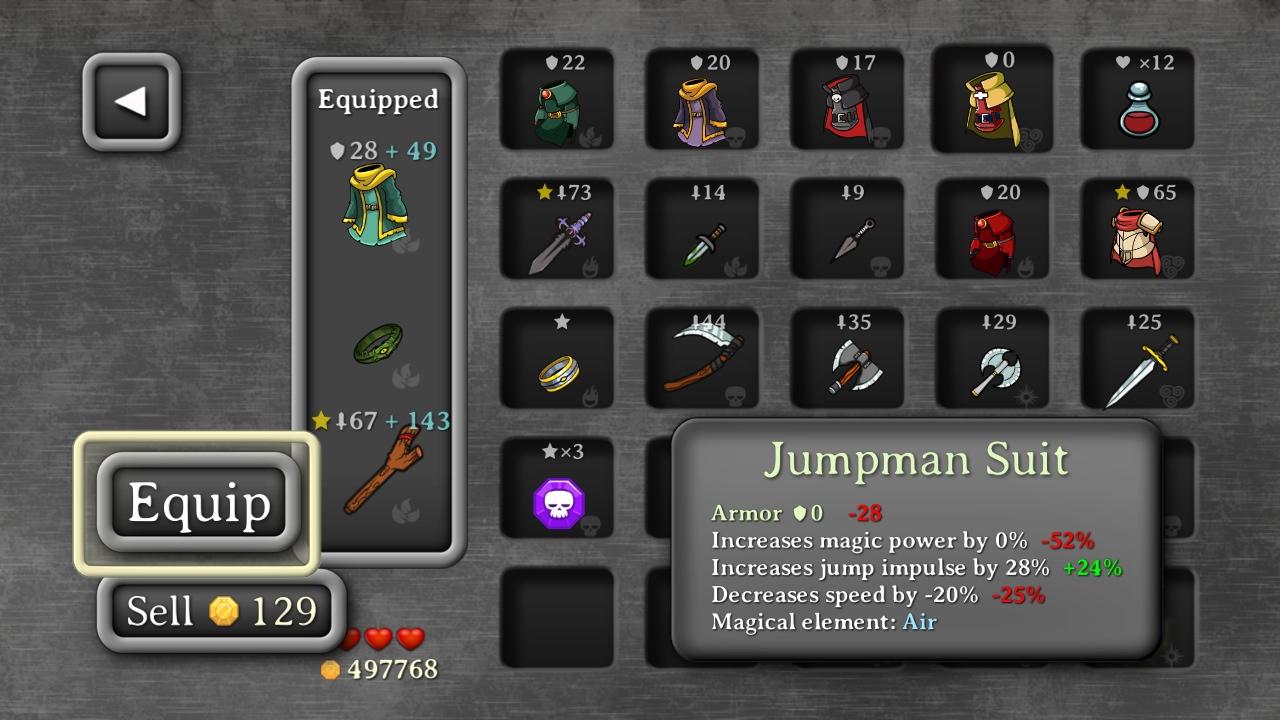Select the health potion stack of 12
Screen dimensions: 1280x720
coord(1138,100)
